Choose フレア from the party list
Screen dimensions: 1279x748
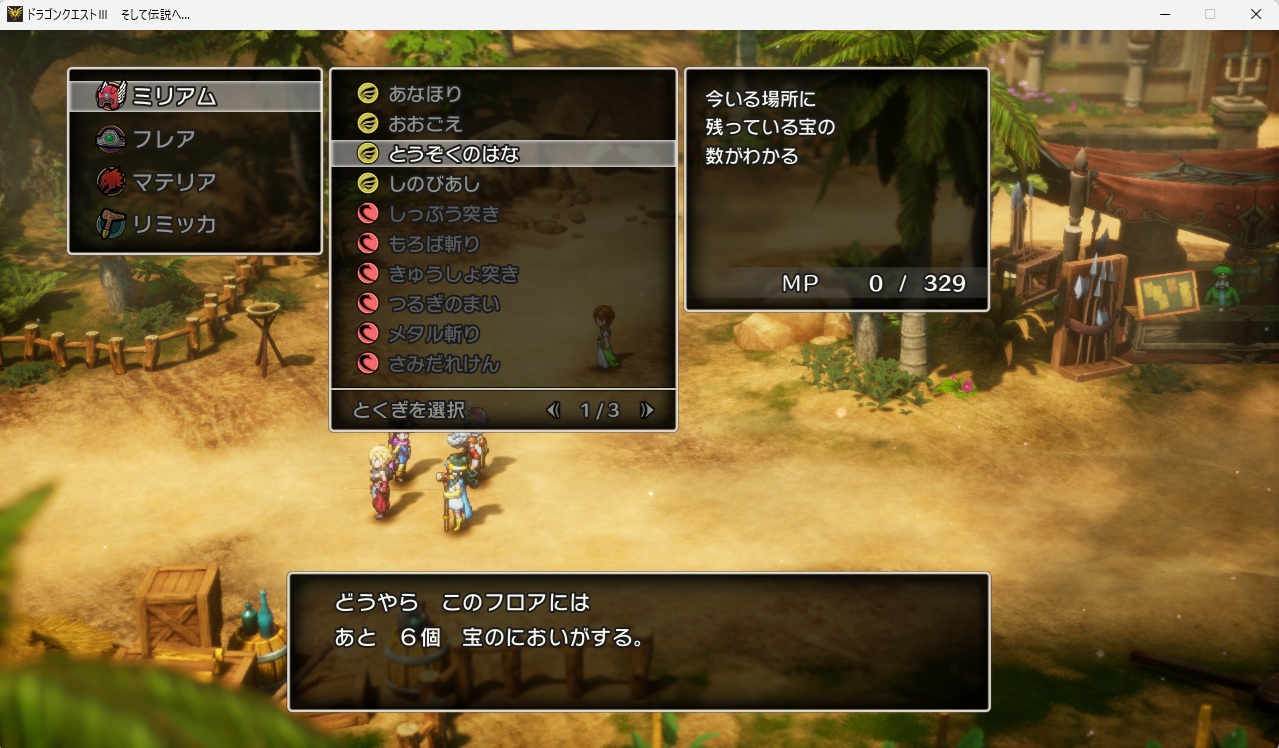(x=165, y=139)
